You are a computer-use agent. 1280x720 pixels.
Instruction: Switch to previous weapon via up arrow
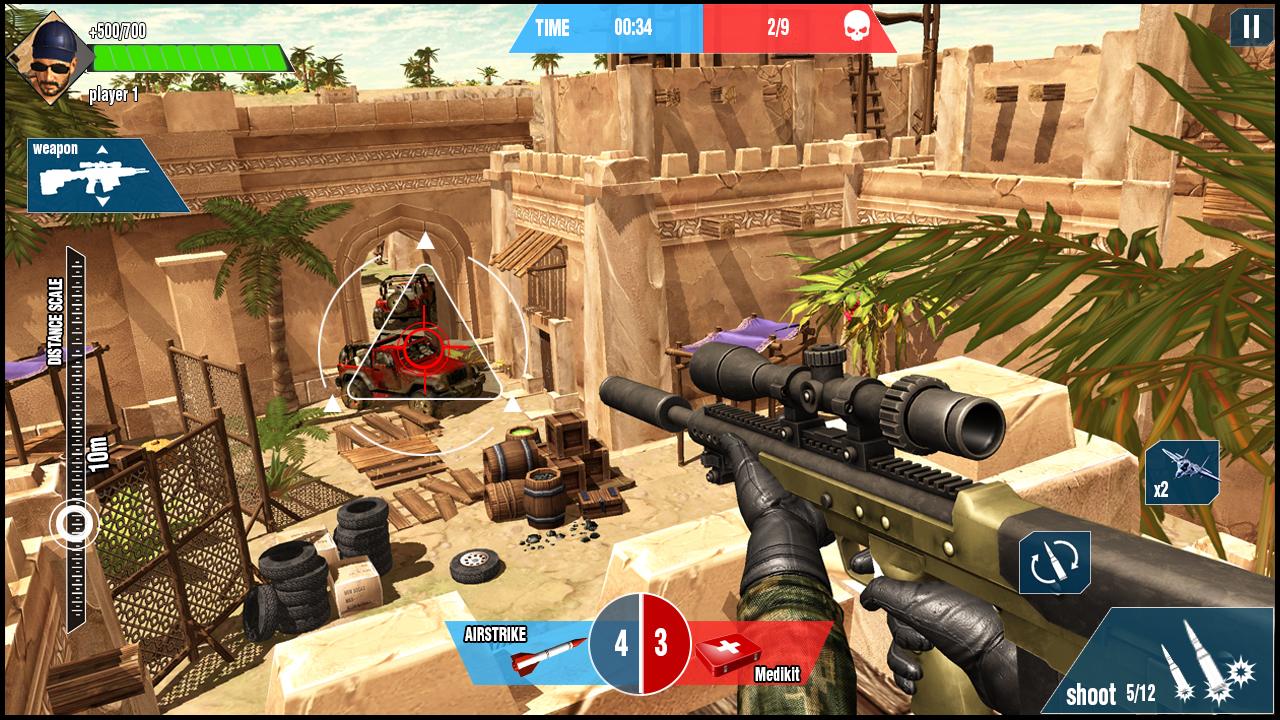point(100,150)
